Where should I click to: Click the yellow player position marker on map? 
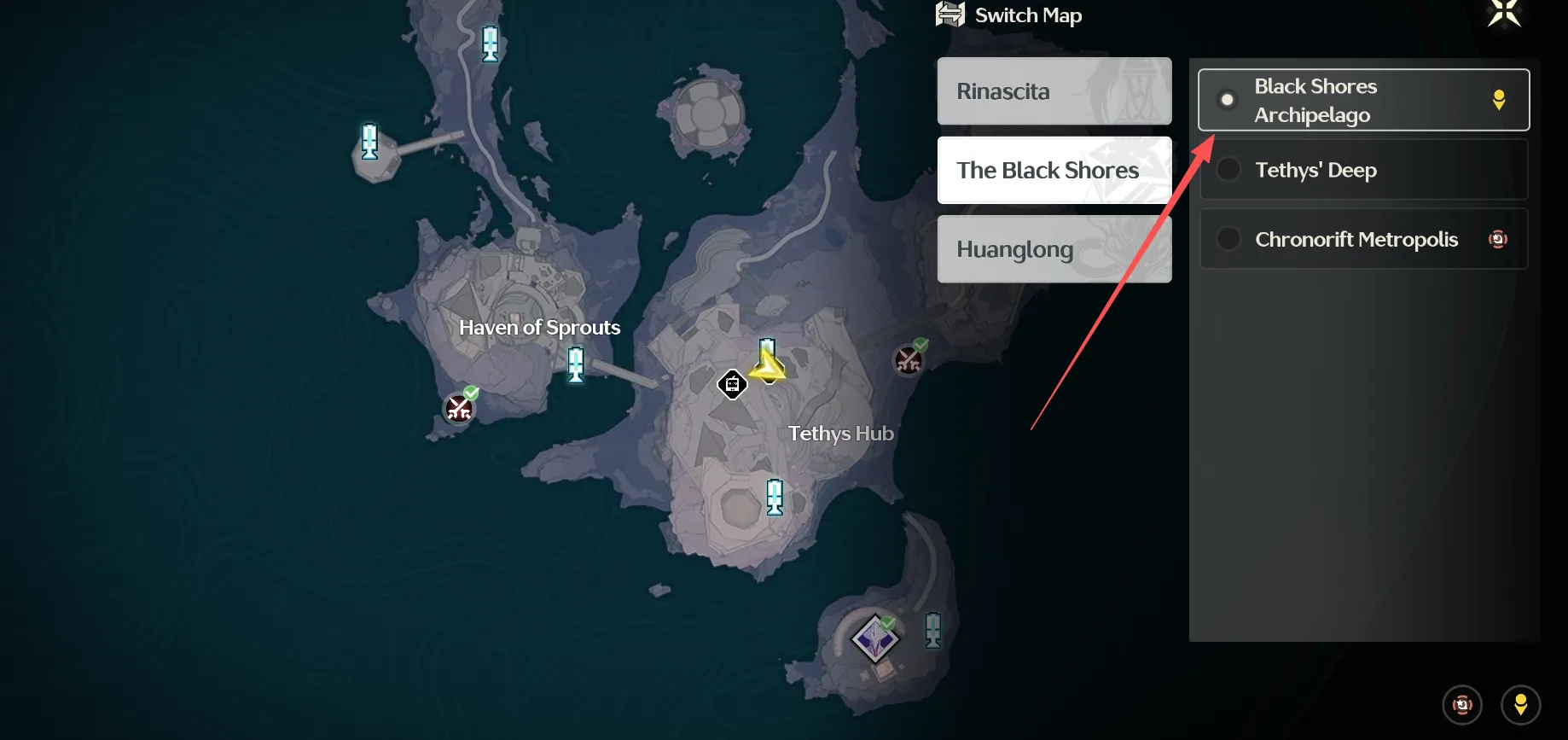coord(766,363)
